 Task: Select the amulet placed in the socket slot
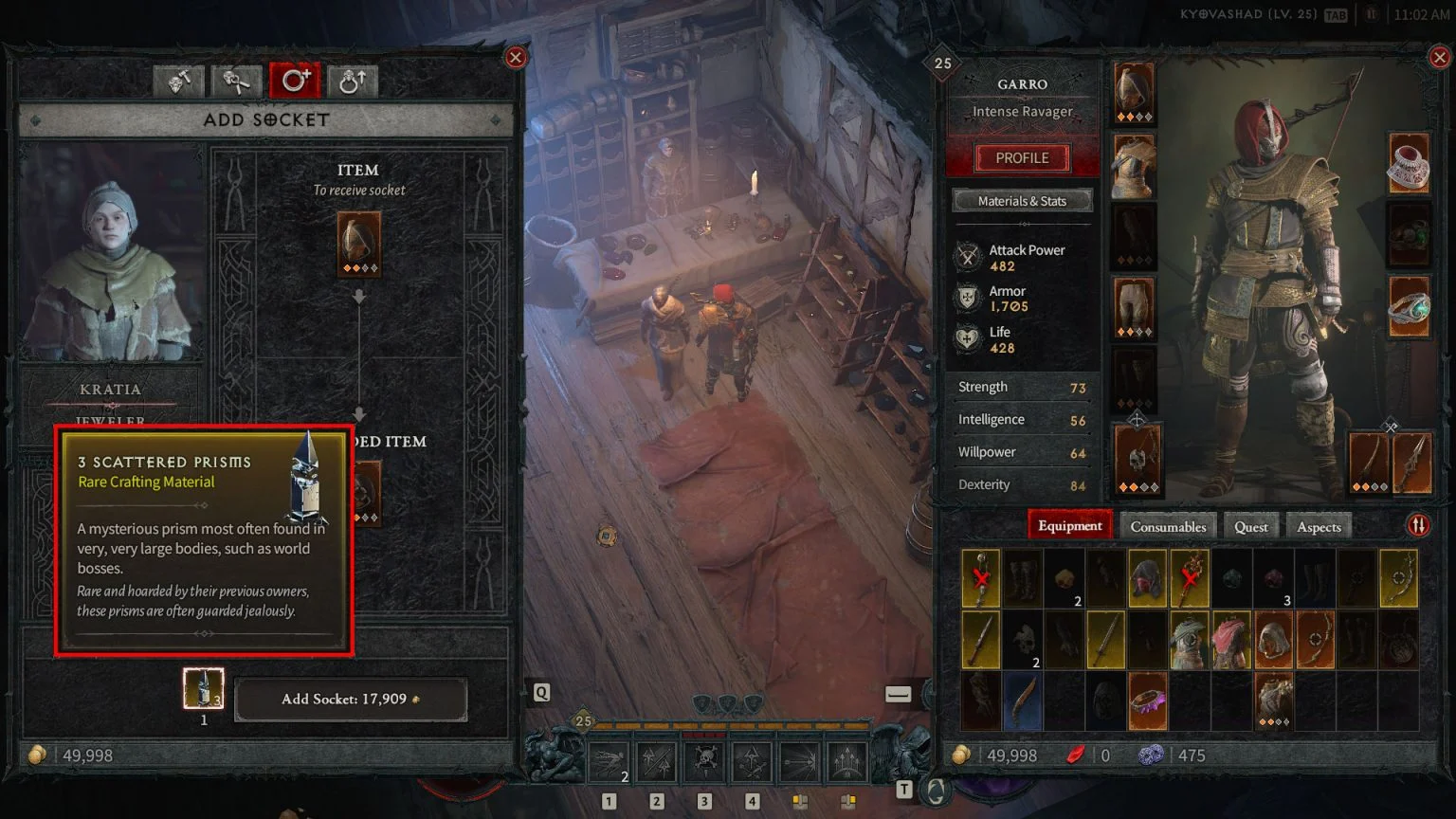[358, 244]
